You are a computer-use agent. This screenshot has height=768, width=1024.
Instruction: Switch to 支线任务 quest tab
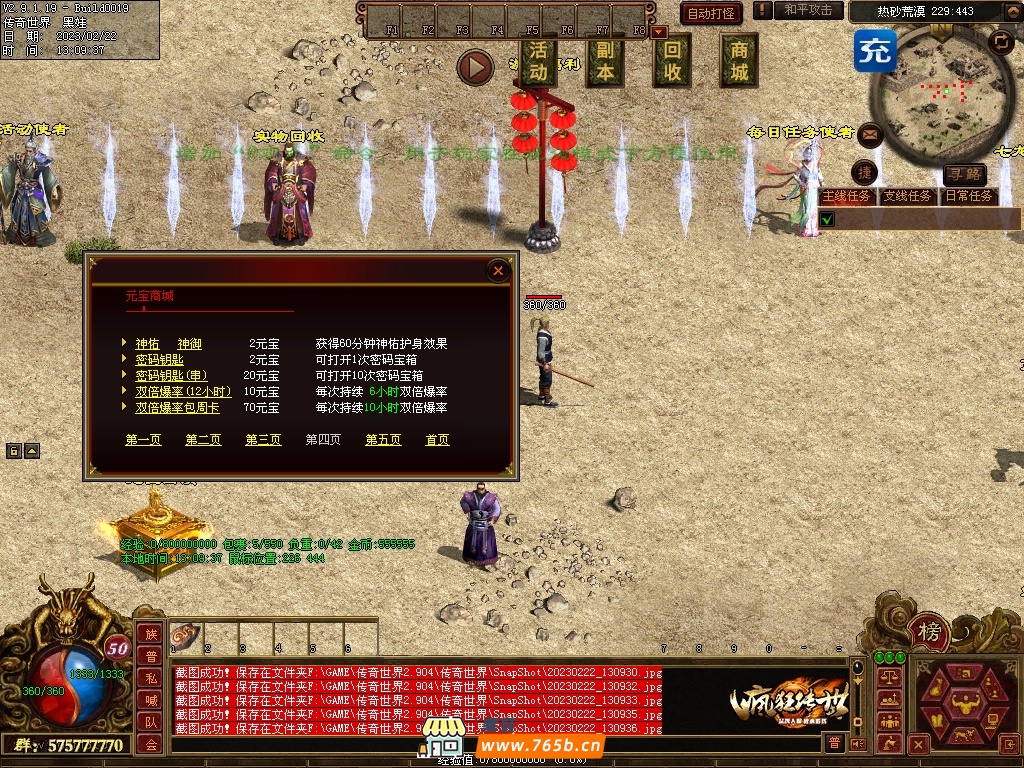coord(907,196)
